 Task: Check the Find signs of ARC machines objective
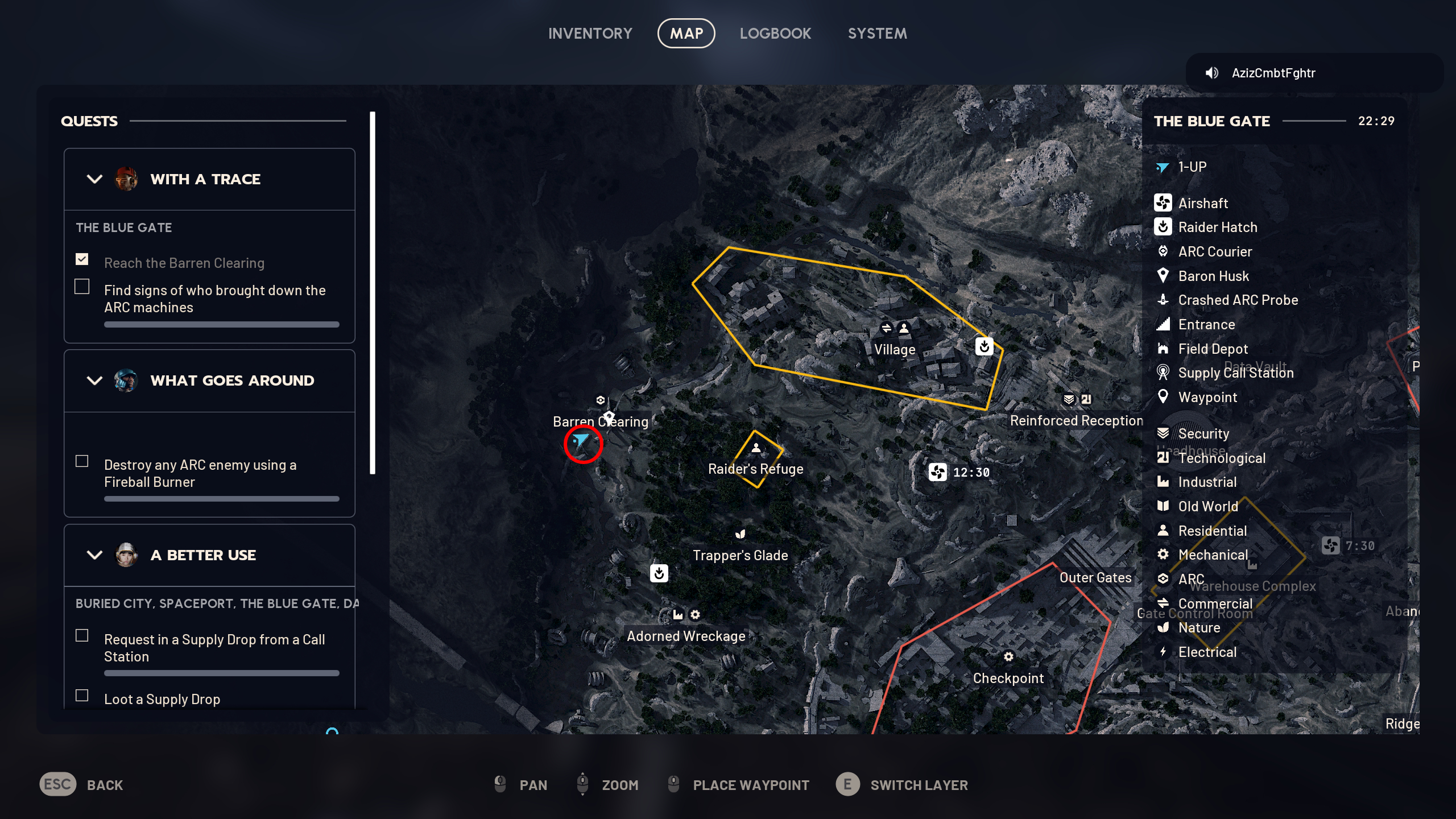pyautogui.click(x=82, y=287)
